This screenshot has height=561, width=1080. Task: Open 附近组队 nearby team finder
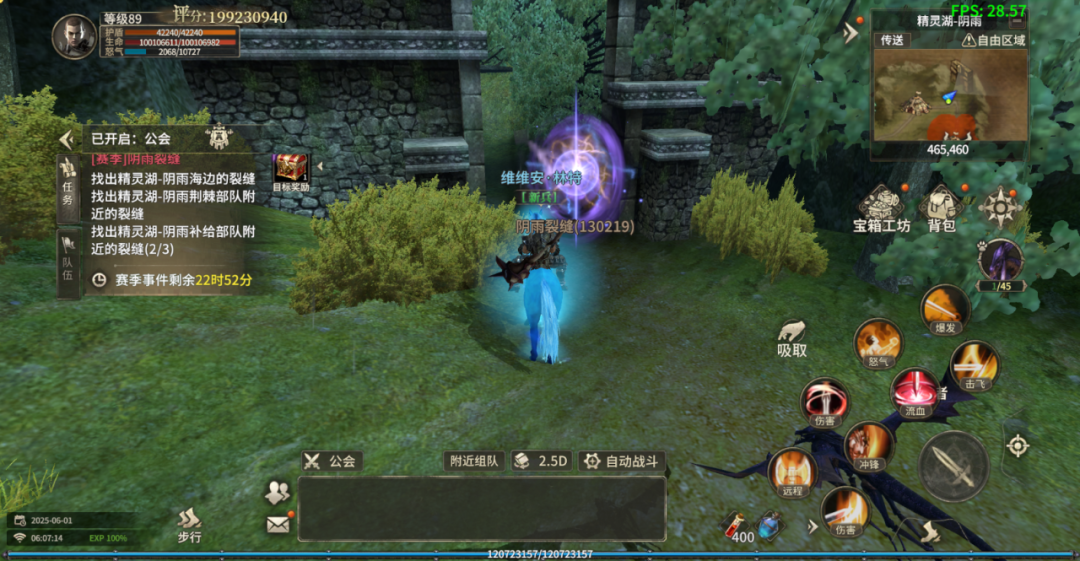(473, 461)
